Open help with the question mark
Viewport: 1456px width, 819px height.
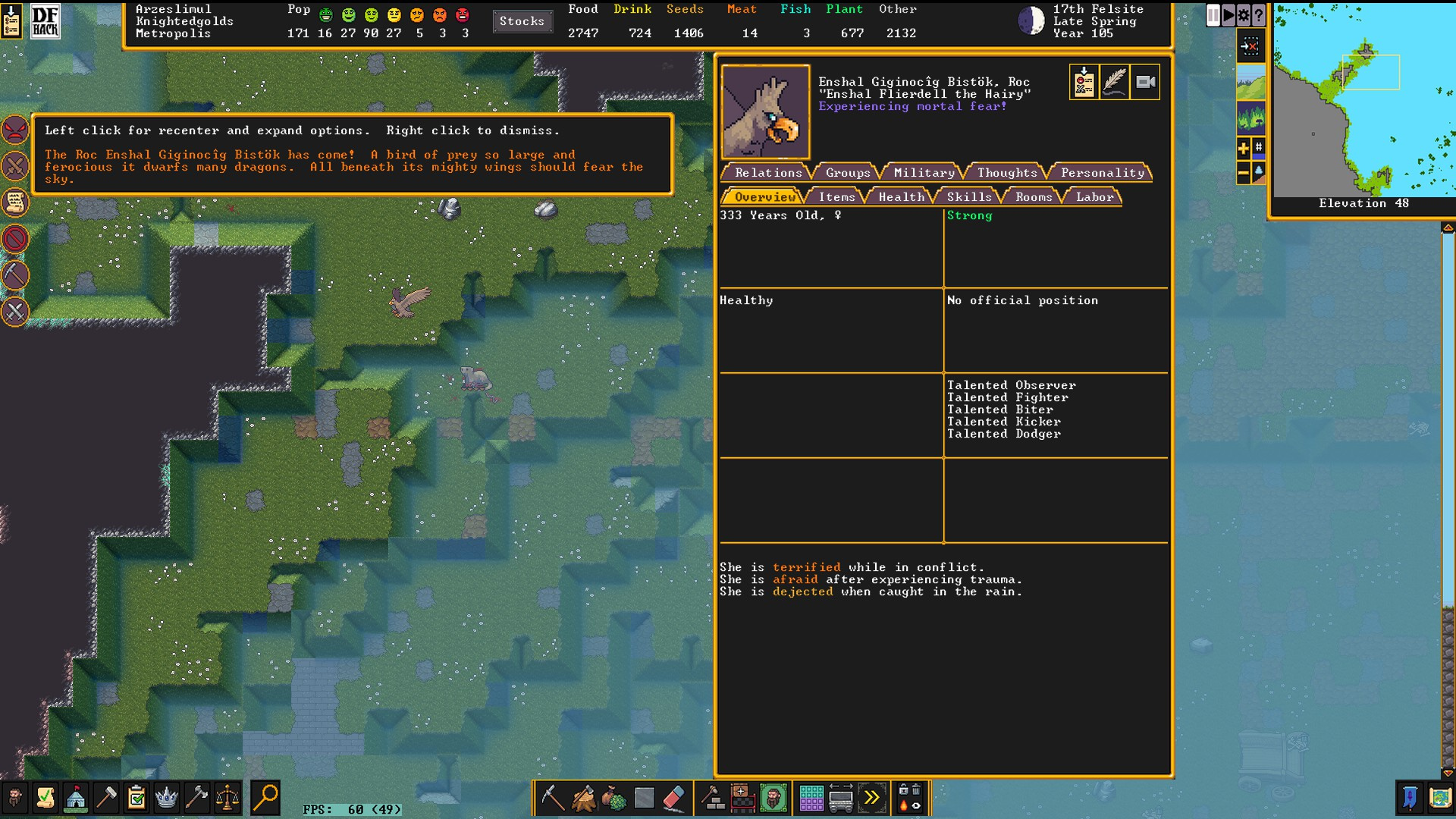click(x=1259, y=15)
